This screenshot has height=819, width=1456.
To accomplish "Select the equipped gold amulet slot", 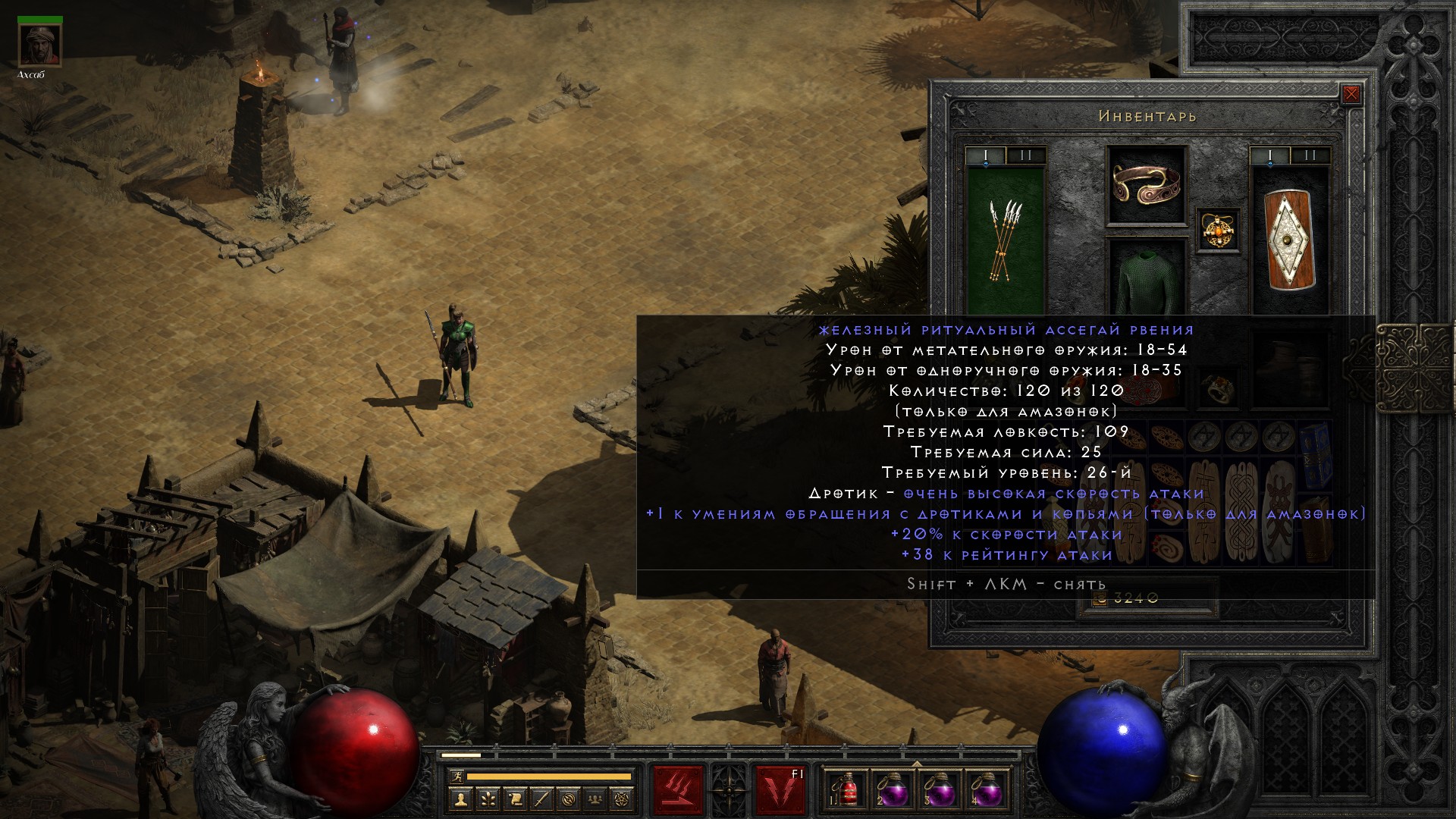I will point(1219,230).
